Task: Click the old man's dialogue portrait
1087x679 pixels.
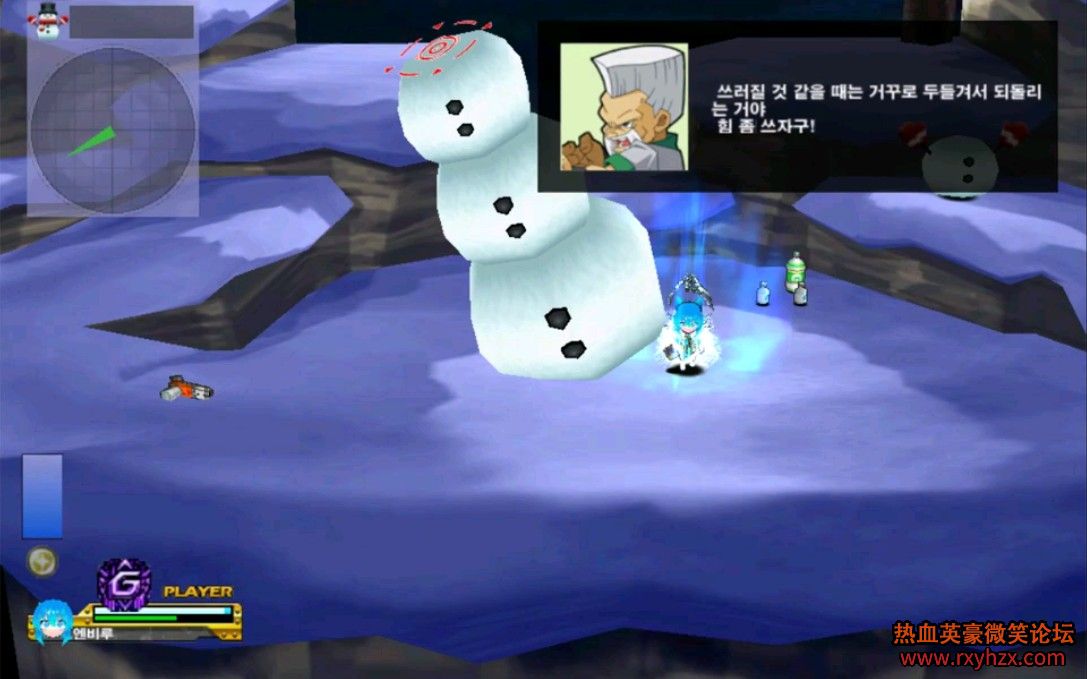Action: click(623, 106)
